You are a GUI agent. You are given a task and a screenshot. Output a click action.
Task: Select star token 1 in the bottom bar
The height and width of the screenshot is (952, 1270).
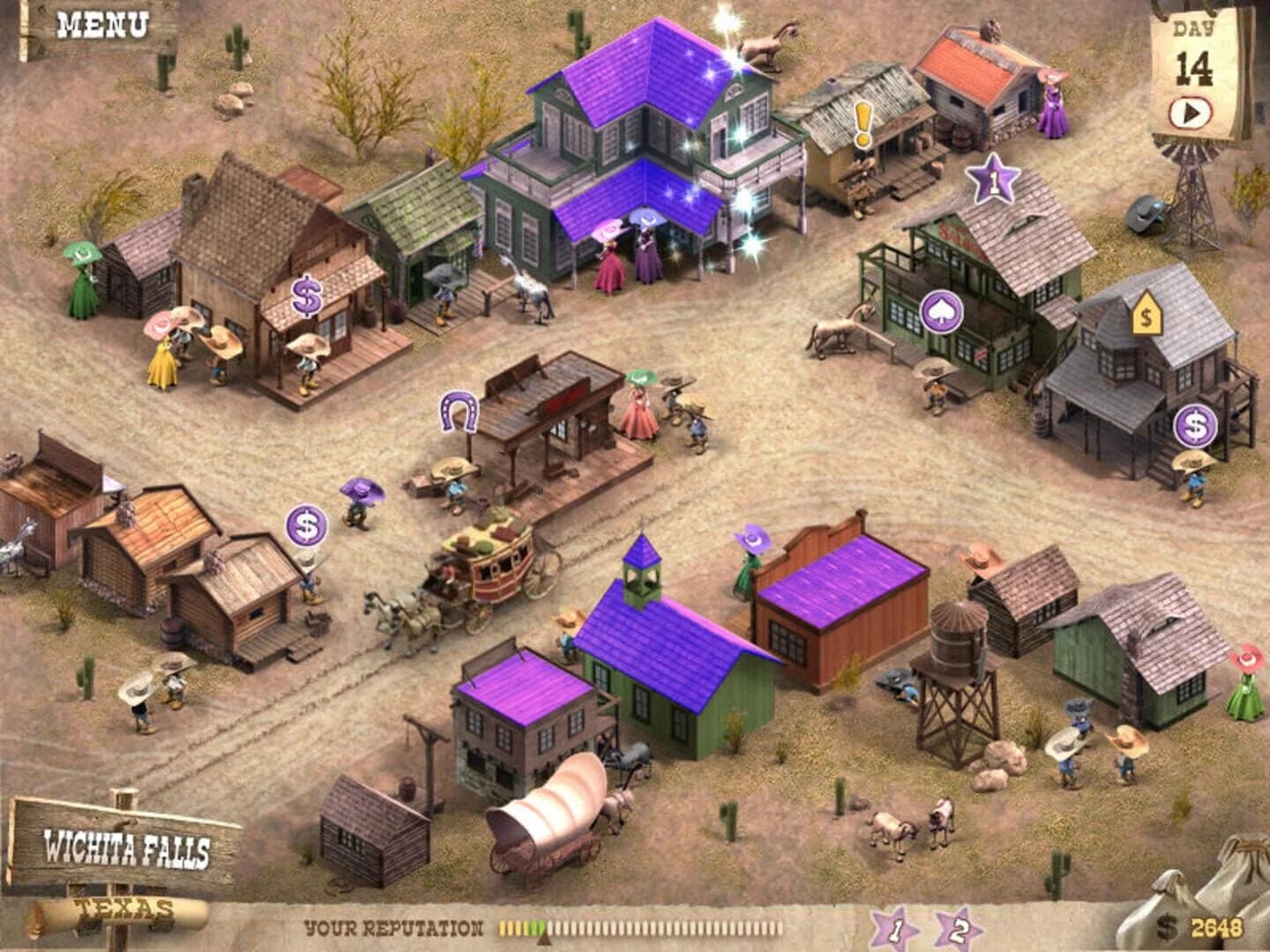[897, 926]
